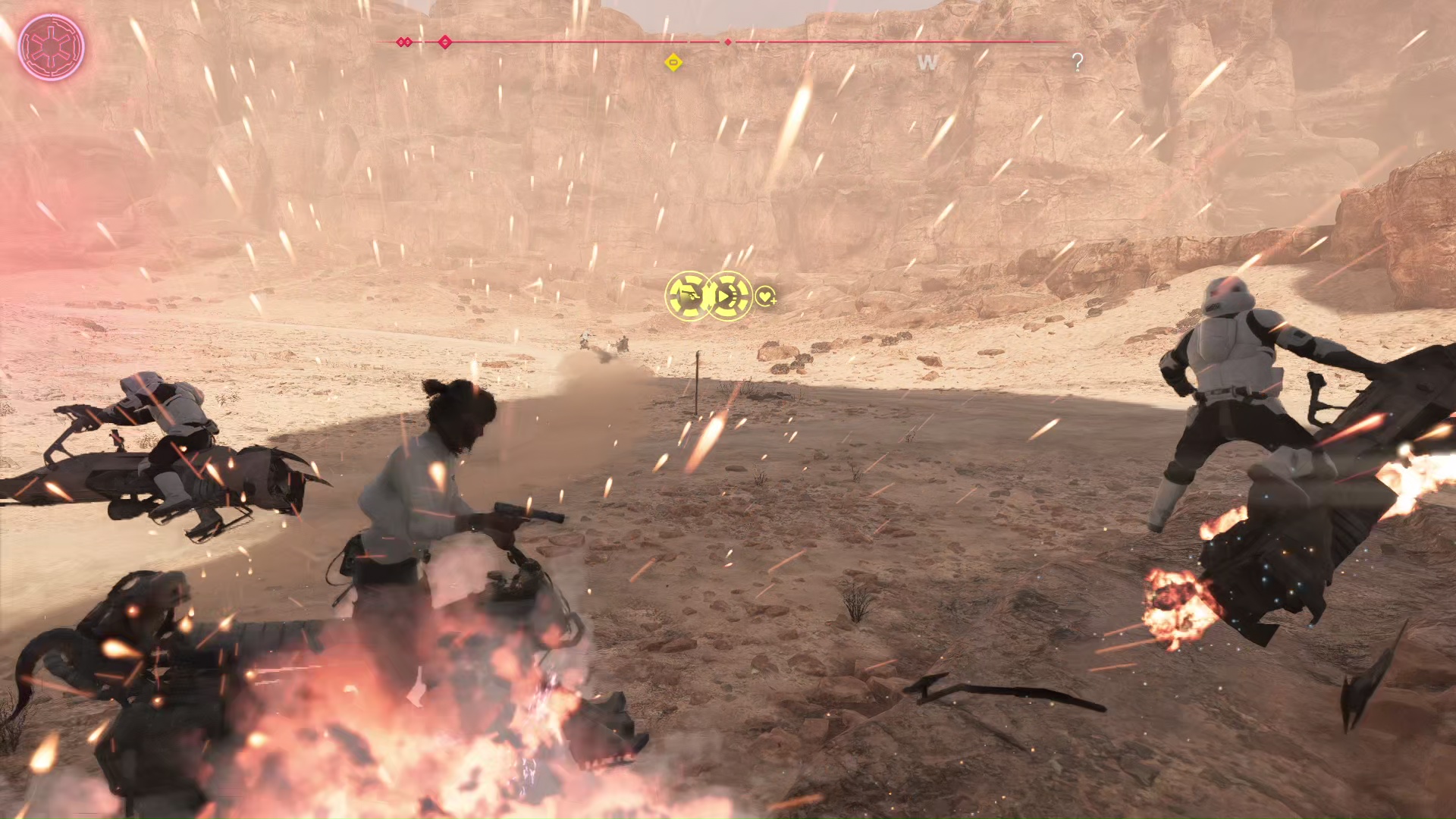Viewport: 1456px width, 819px height.
Task: Click the yellow blaster target reticle
Action: tap(689, 296)
